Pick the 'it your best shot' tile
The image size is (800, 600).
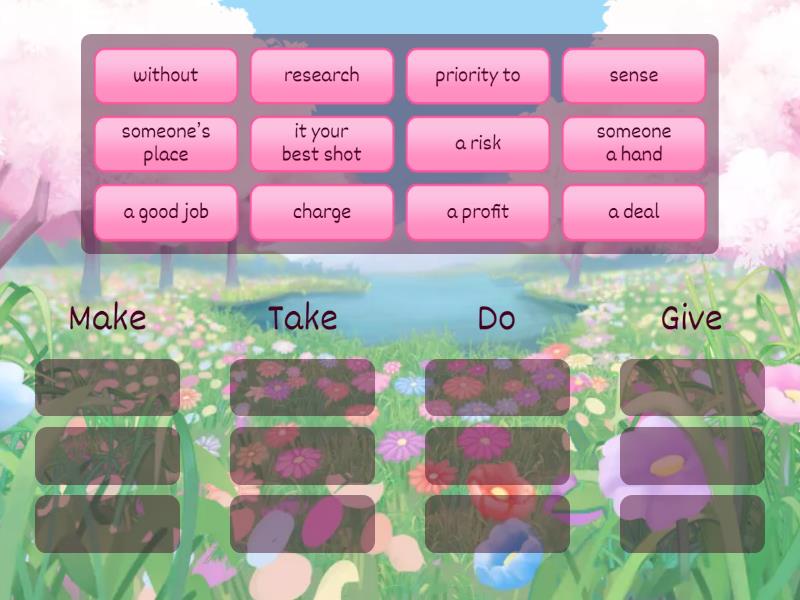322,143
